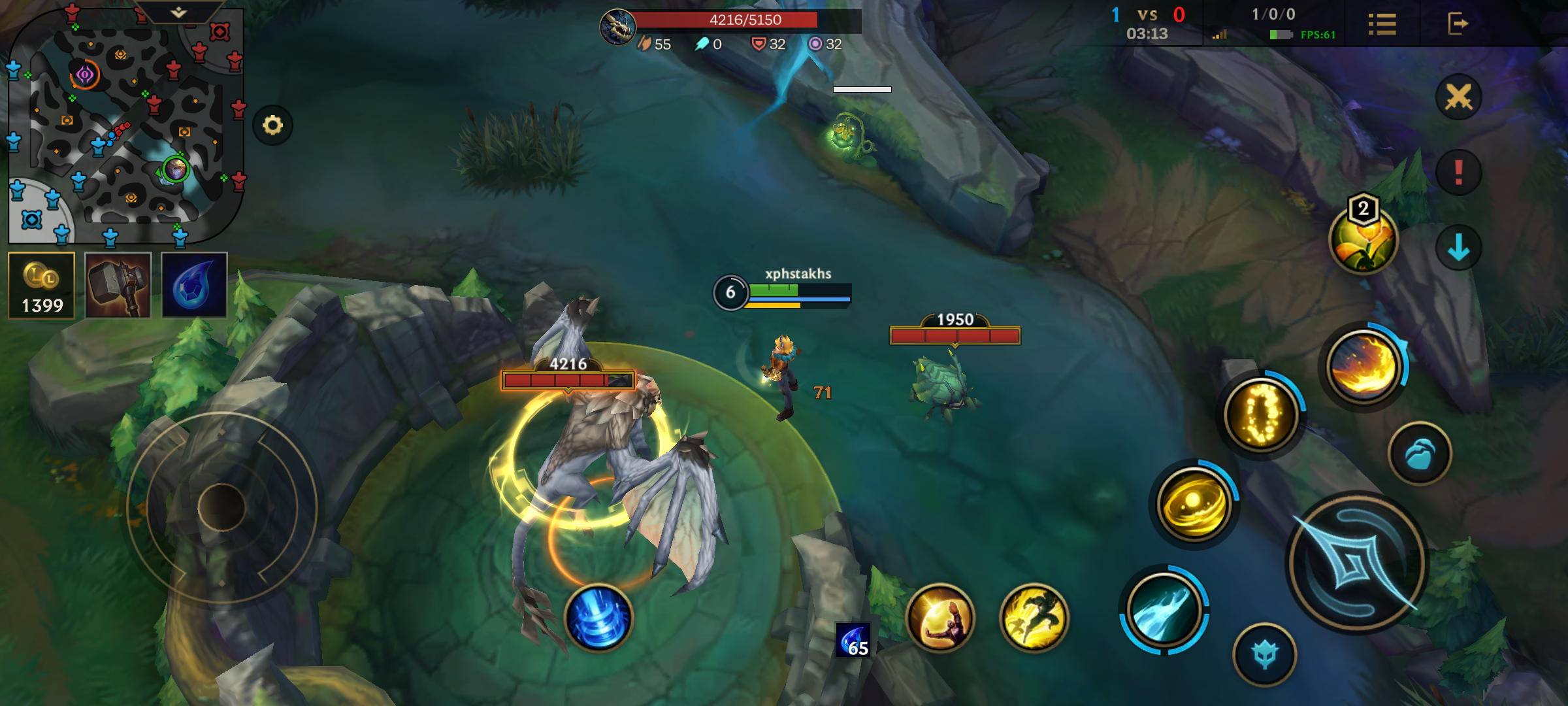The image size is (1568, 706).
Task: Activate the golden ring ability
Action: [x=1262, y=414]
